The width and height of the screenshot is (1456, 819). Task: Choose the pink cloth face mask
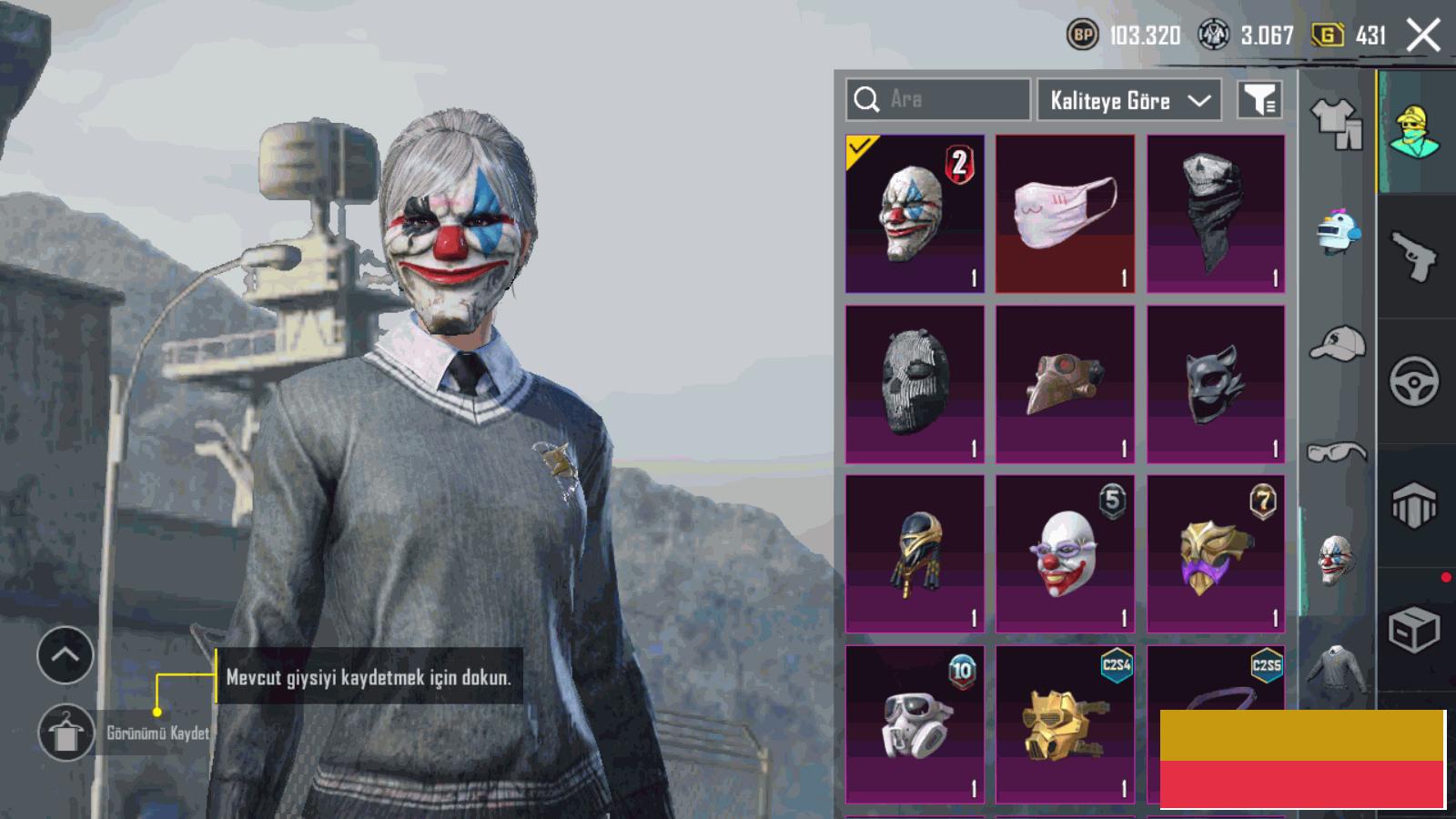(1065, 215)
